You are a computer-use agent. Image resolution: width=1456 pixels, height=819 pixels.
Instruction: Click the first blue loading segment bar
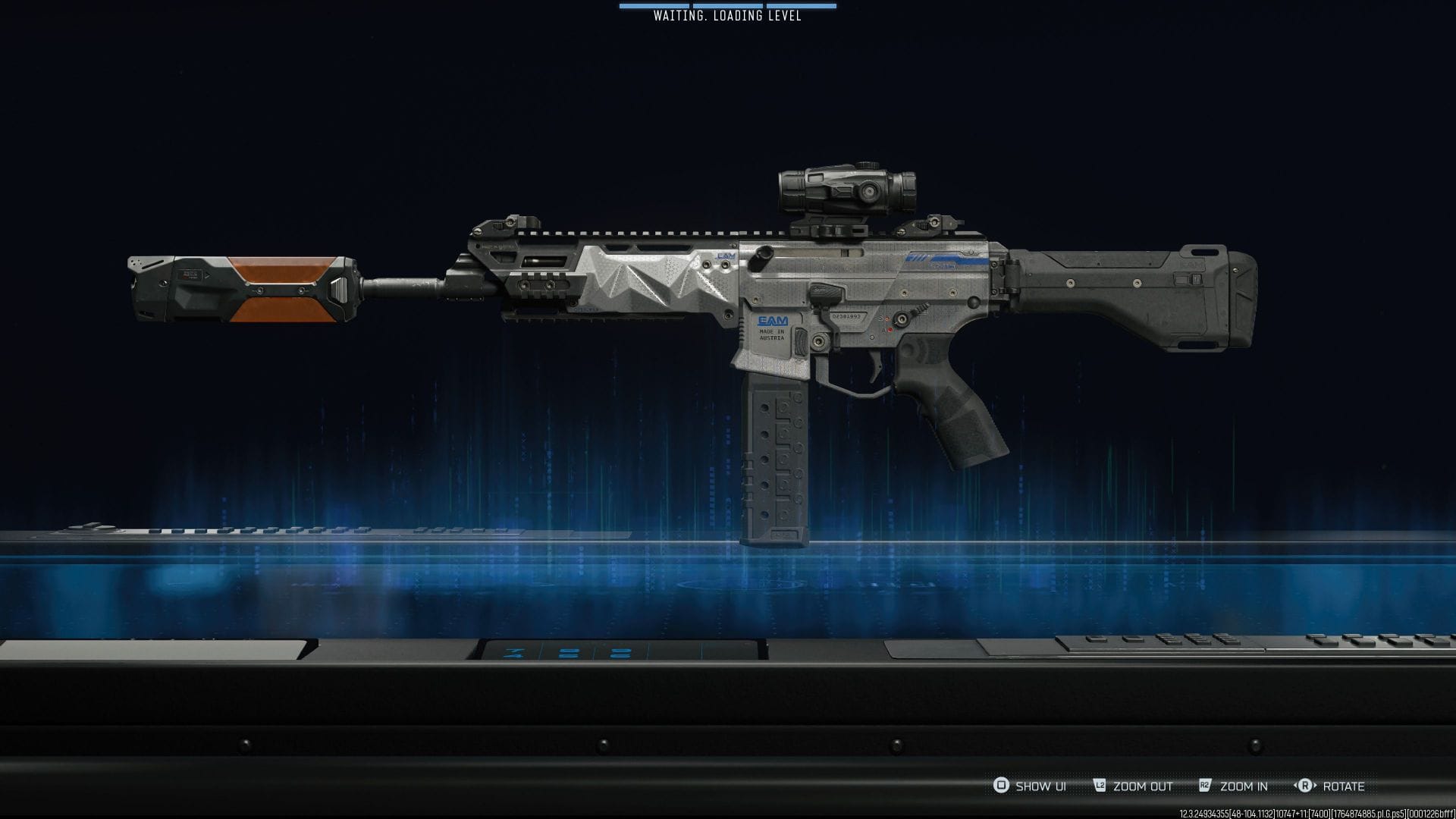(x=655, y=6)
